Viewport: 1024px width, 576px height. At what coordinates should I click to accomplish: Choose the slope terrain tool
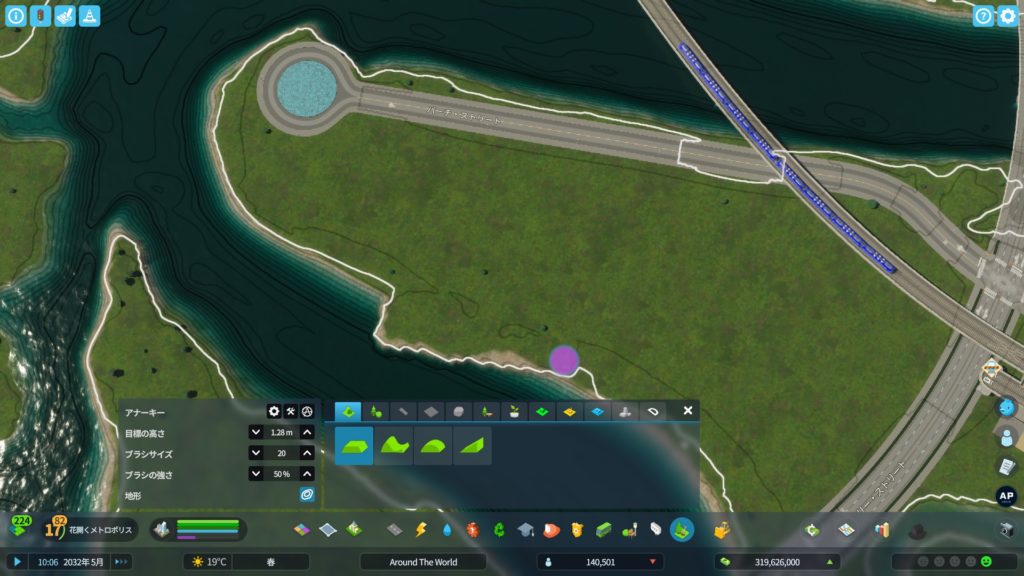tap(471, 446)
